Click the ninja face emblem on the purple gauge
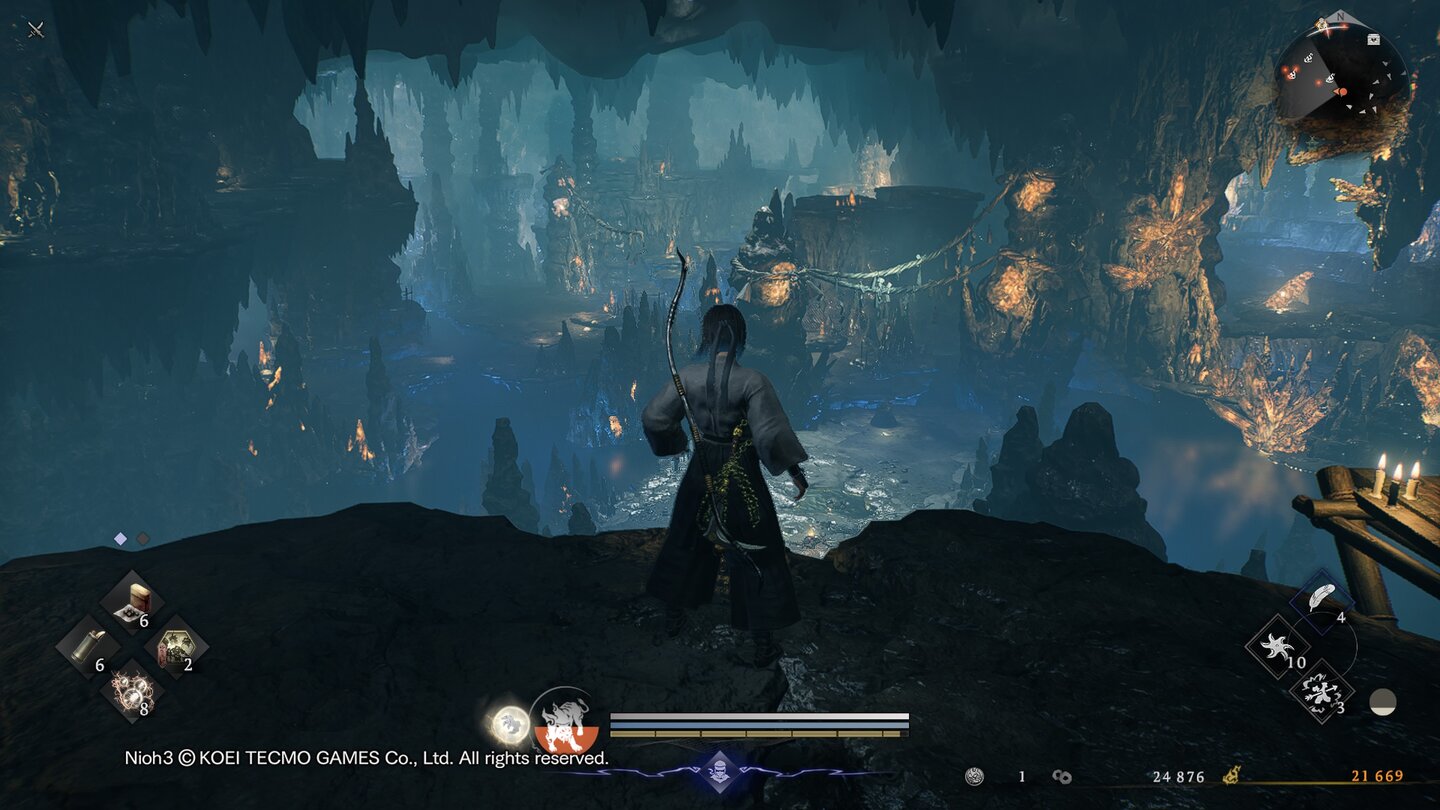Screen dimensions: 1440x810 (720, 771)
